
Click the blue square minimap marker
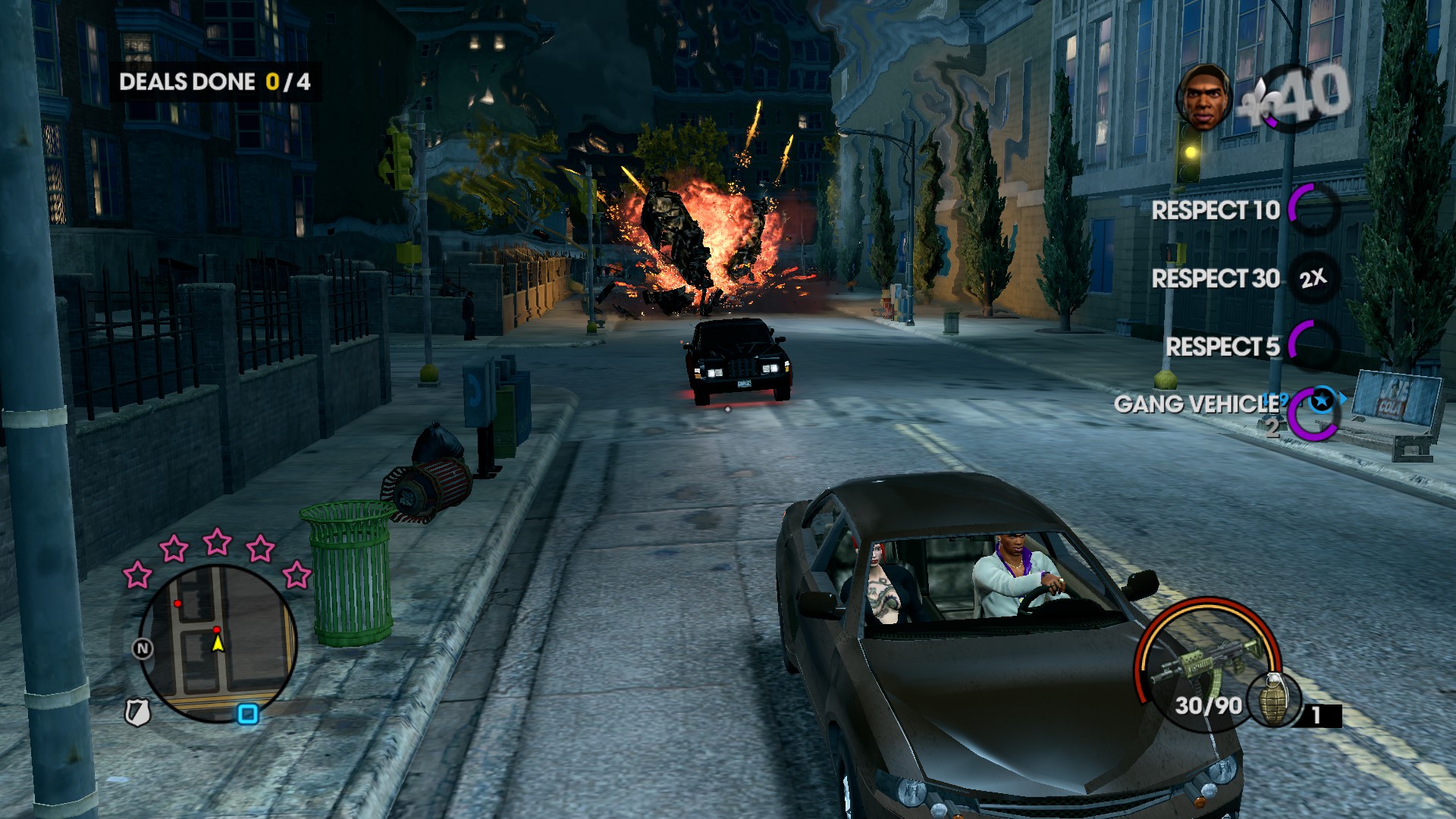[248, 714]
